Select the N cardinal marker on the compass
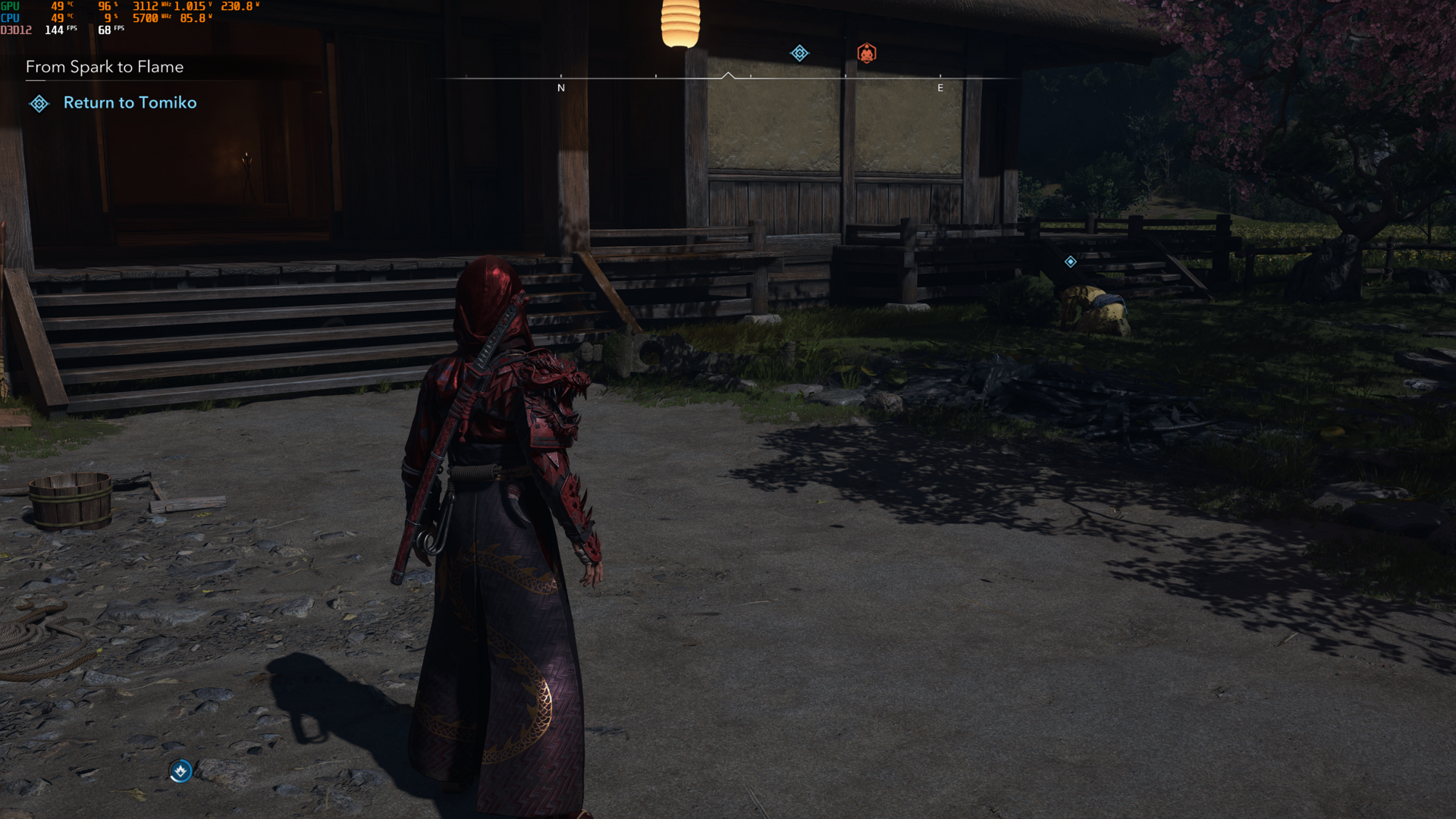 click(562, 87)
